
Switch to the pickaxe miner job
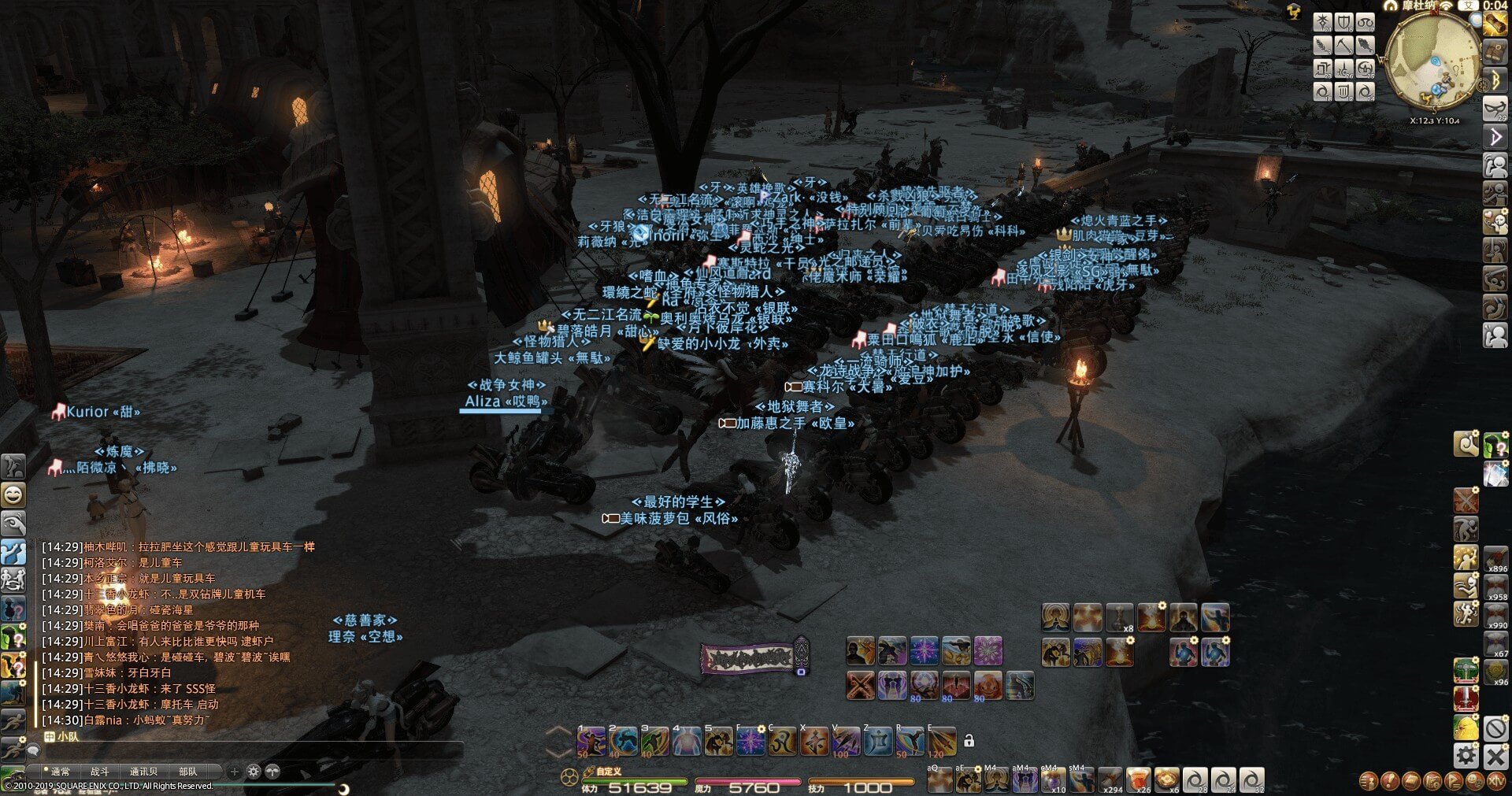coord(1343,46)
